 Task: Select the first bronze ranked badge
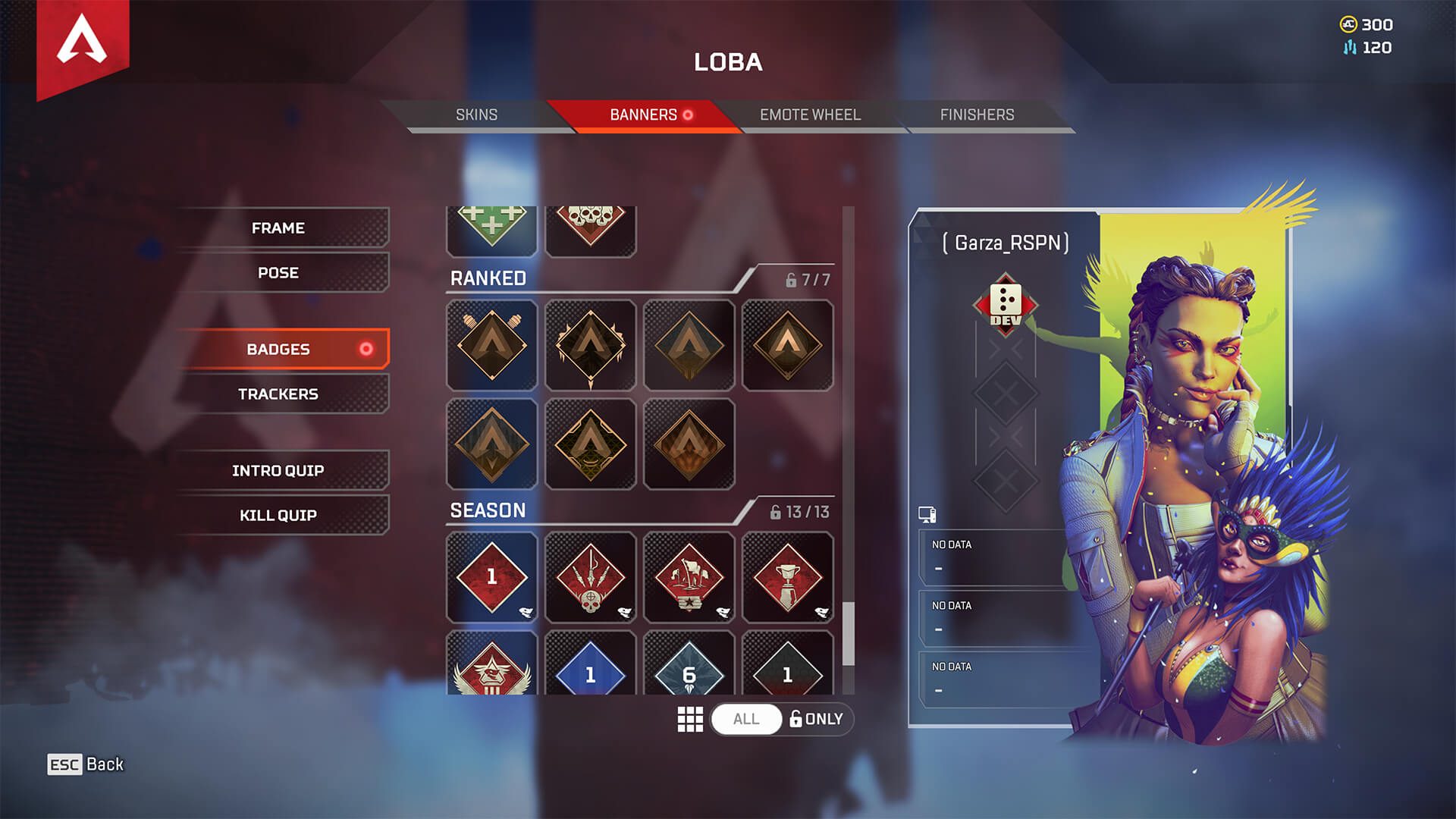pyautogui.click(x=491, y=345)
